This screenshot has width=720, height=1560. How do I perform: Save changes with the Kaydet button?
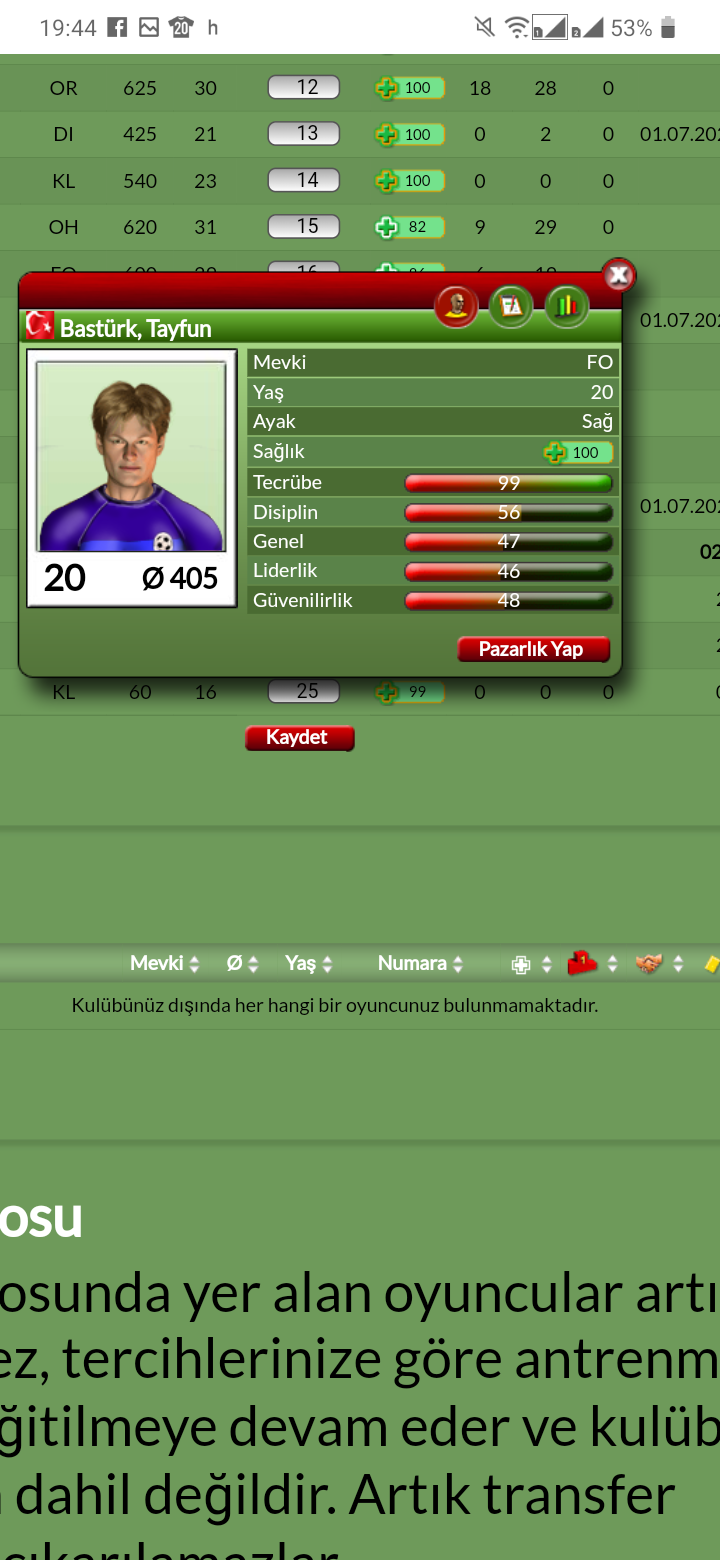299,738
